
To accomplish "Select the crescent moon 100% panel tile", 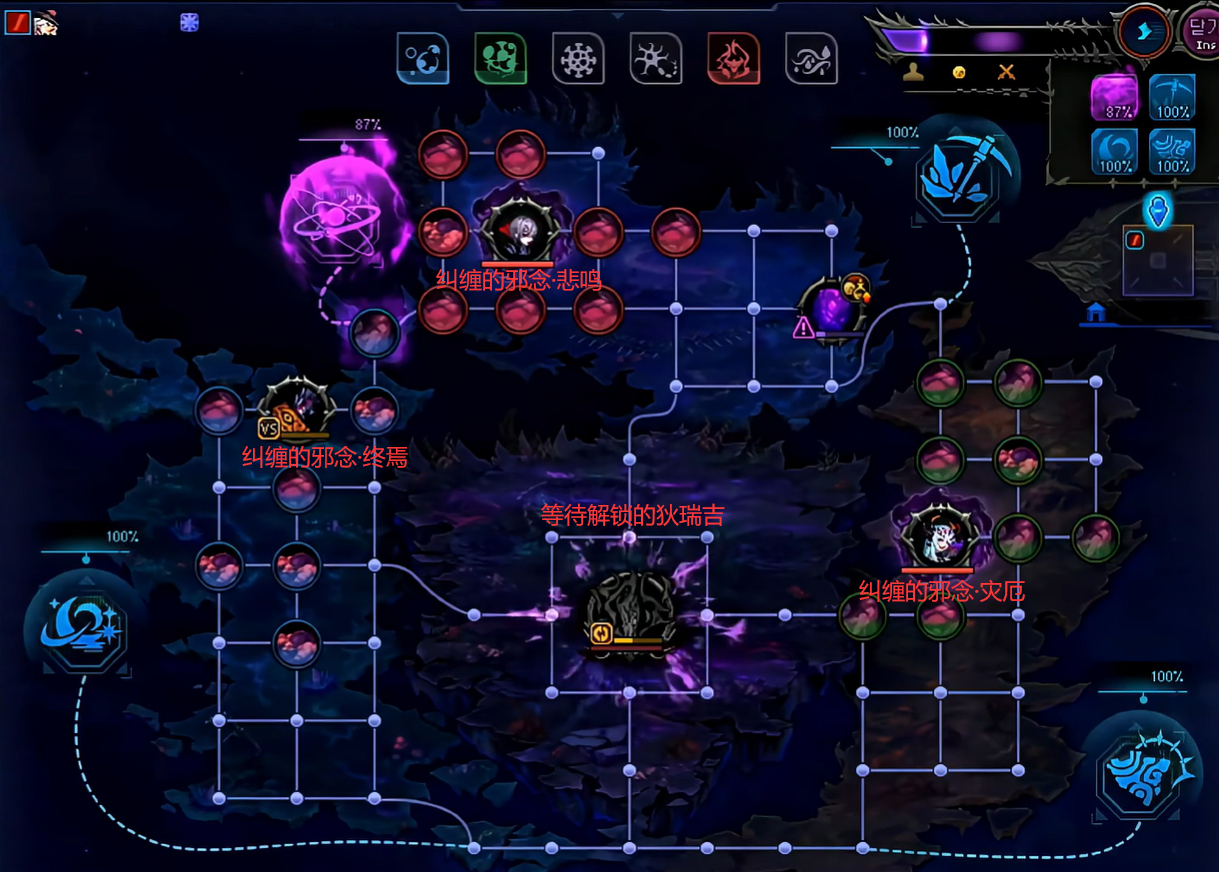I will (1113, 151).
